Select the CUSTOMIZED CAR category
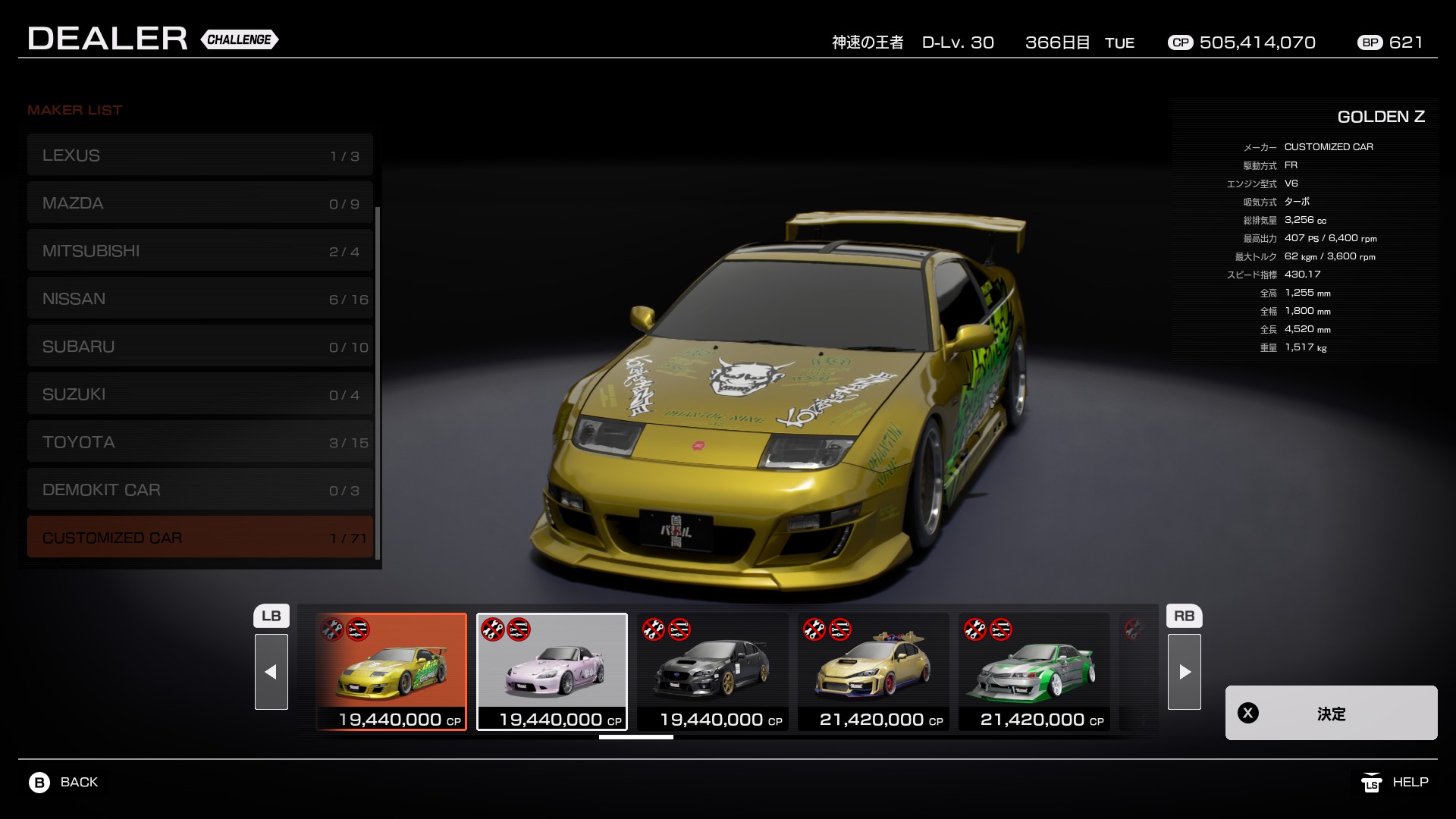The width and height of the screenshot is (1456, 819). point(200,538)
